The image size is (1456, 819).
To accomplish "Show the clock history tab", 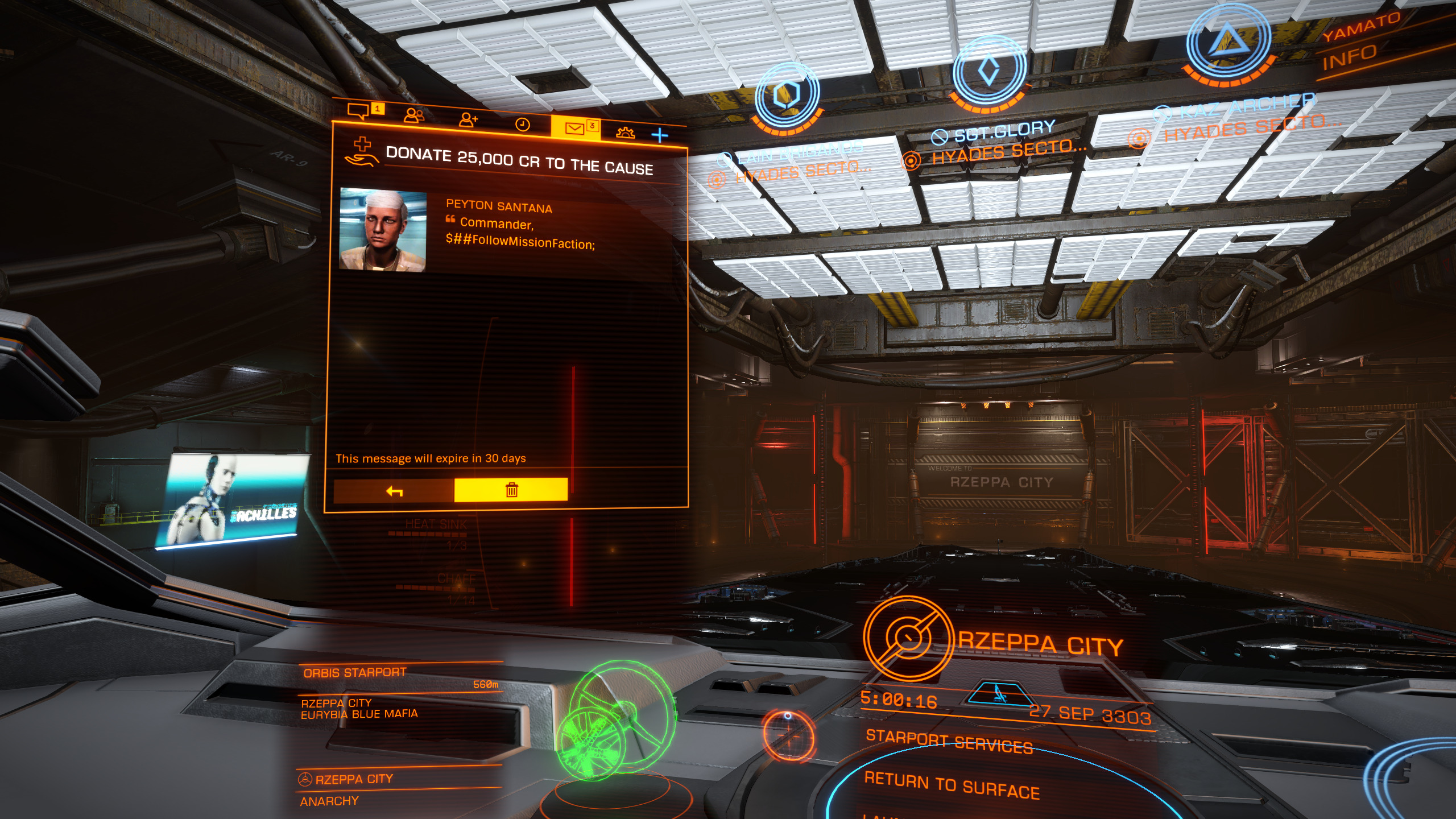I will pos(522,125).
